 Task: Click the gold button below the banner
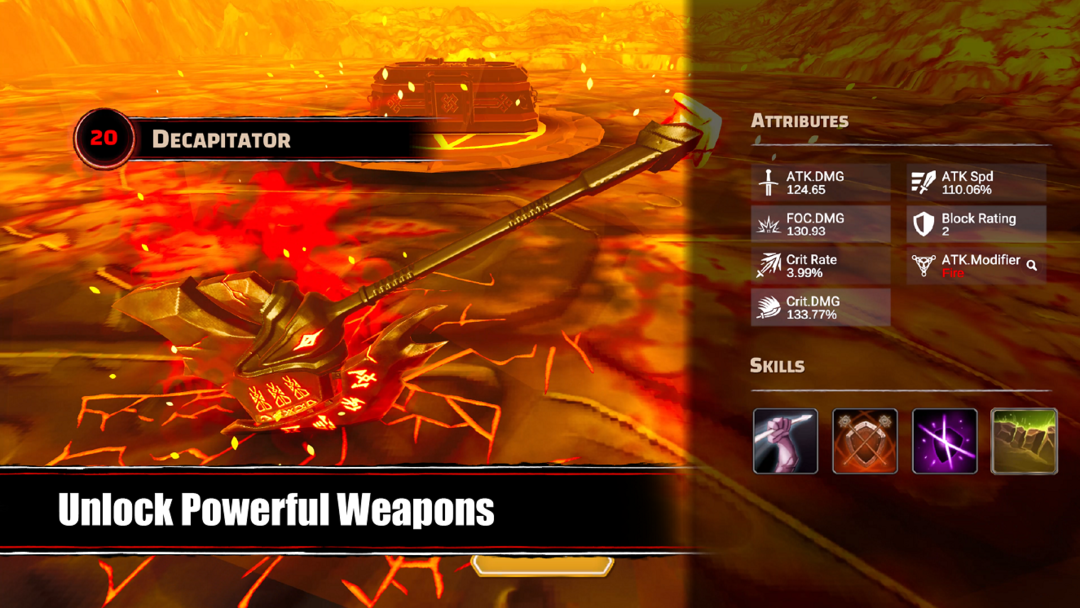tap(542, 567)
